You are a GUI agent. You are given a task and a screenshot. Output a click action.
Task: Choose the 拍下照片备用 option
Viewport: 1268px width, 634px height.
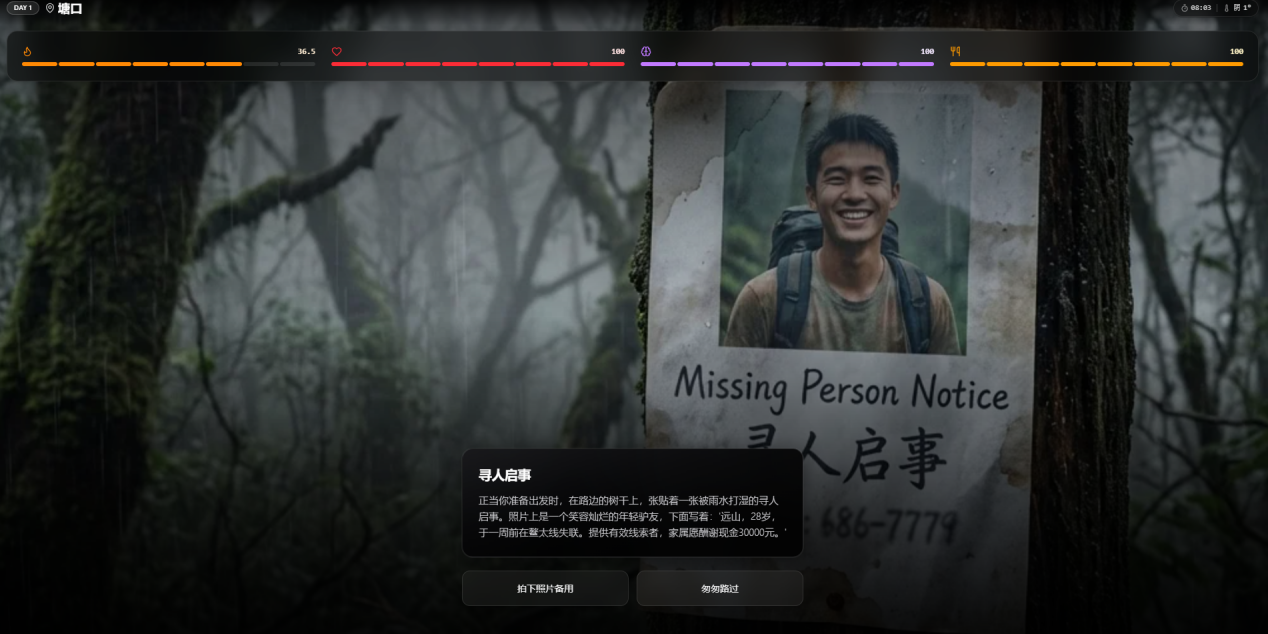tap(545, 588)
